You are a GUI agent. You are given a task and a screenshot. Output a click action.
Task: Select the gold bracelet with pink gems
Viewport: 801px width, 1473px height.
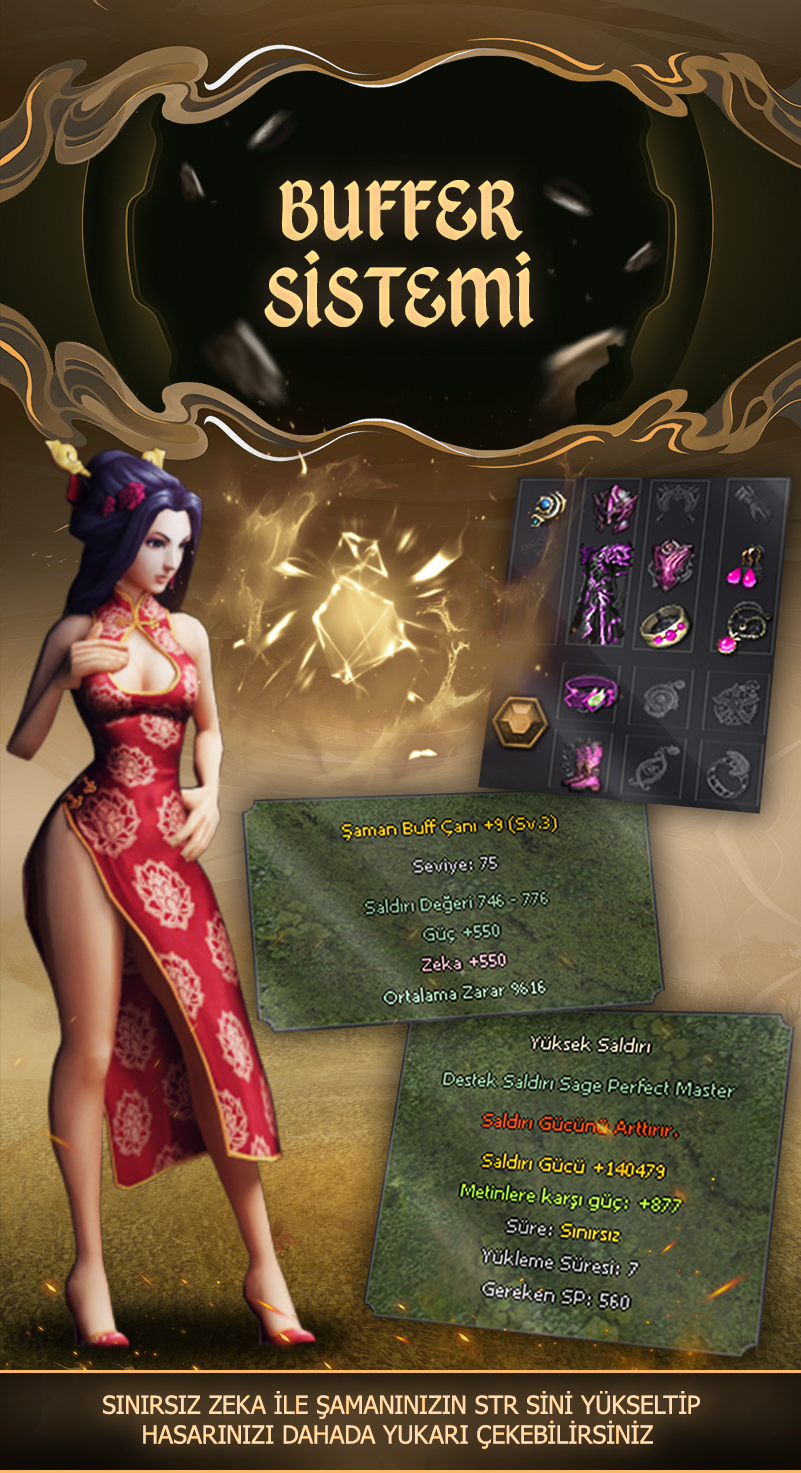coord(668,629)
